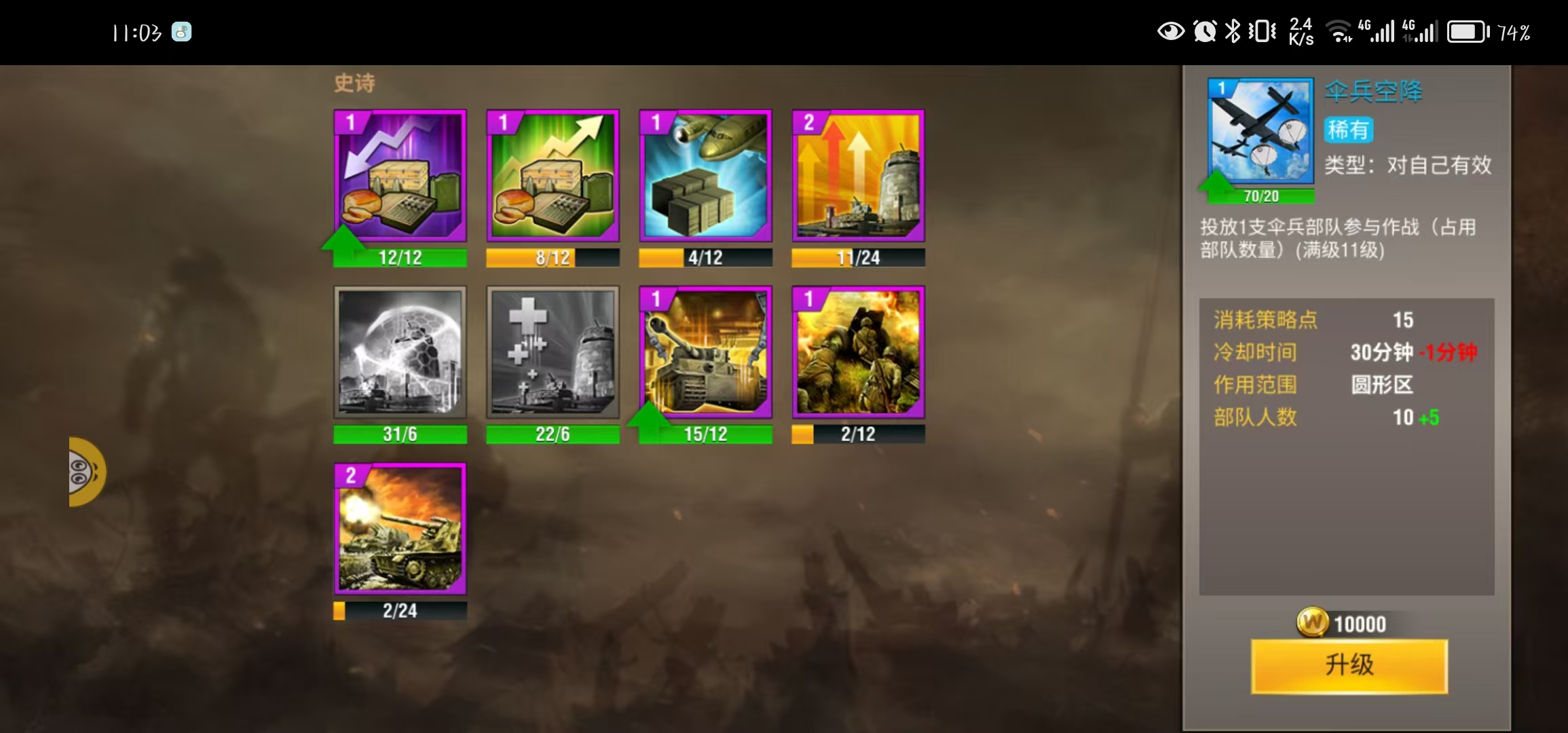Choose the green supply card with rising arrow
This screenshot has width=1568, height=733.
553,176
